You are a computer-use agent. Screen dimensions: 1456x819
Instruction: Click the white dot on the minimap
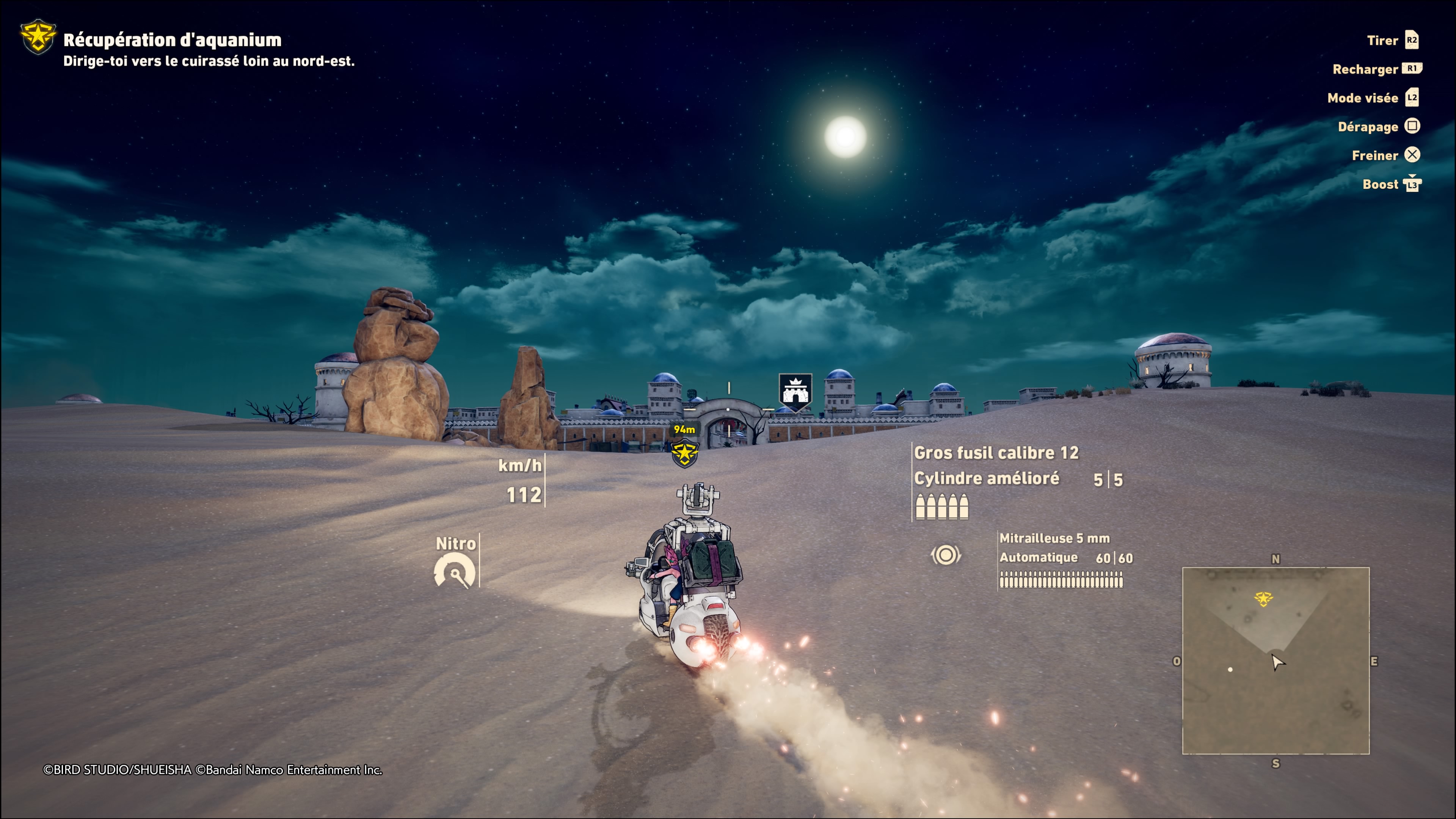1230,670
